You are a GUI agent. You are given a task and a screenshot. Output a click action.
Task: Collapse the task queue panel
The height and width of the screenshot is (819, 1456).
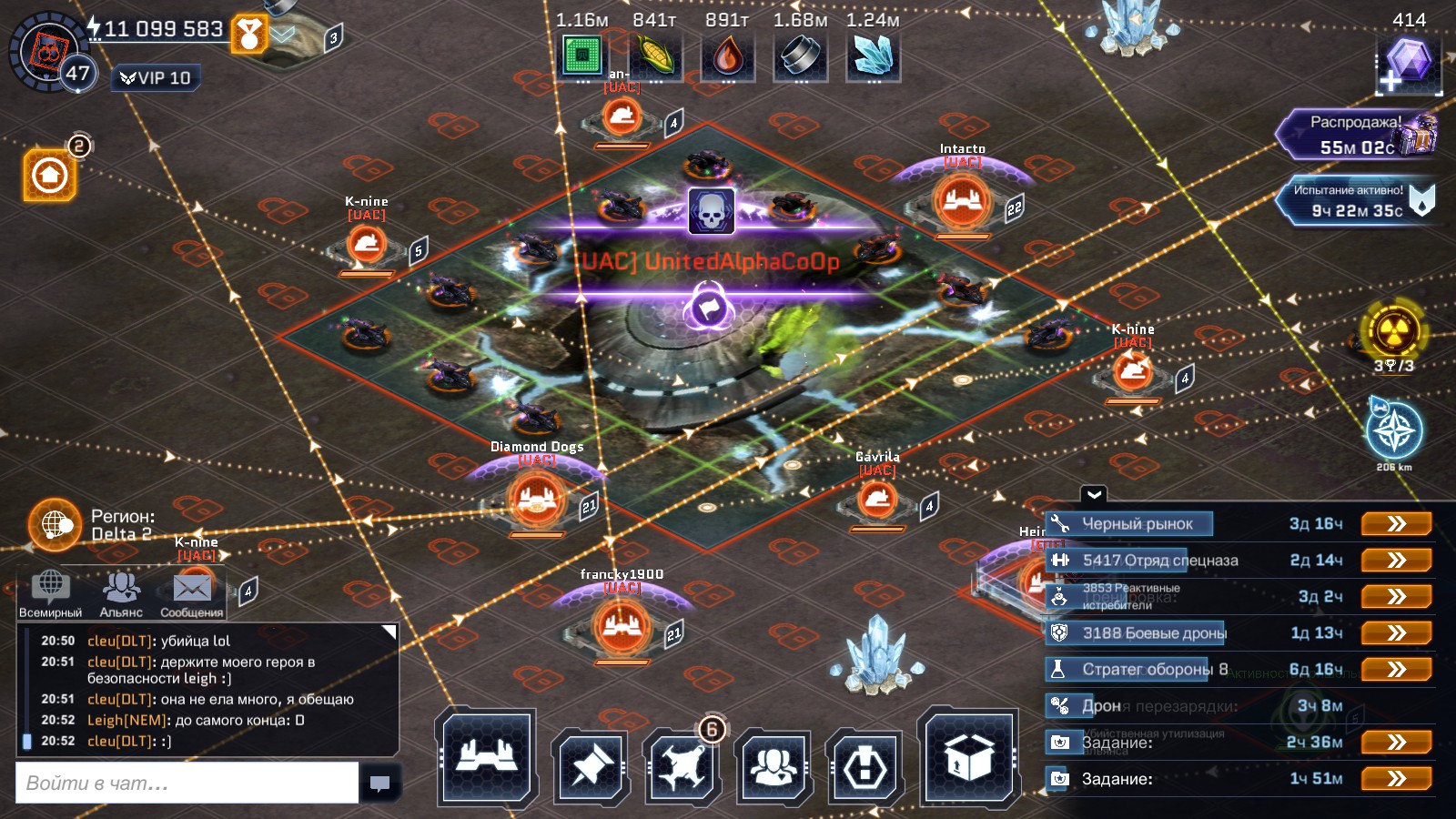[x=1094, y=495]
